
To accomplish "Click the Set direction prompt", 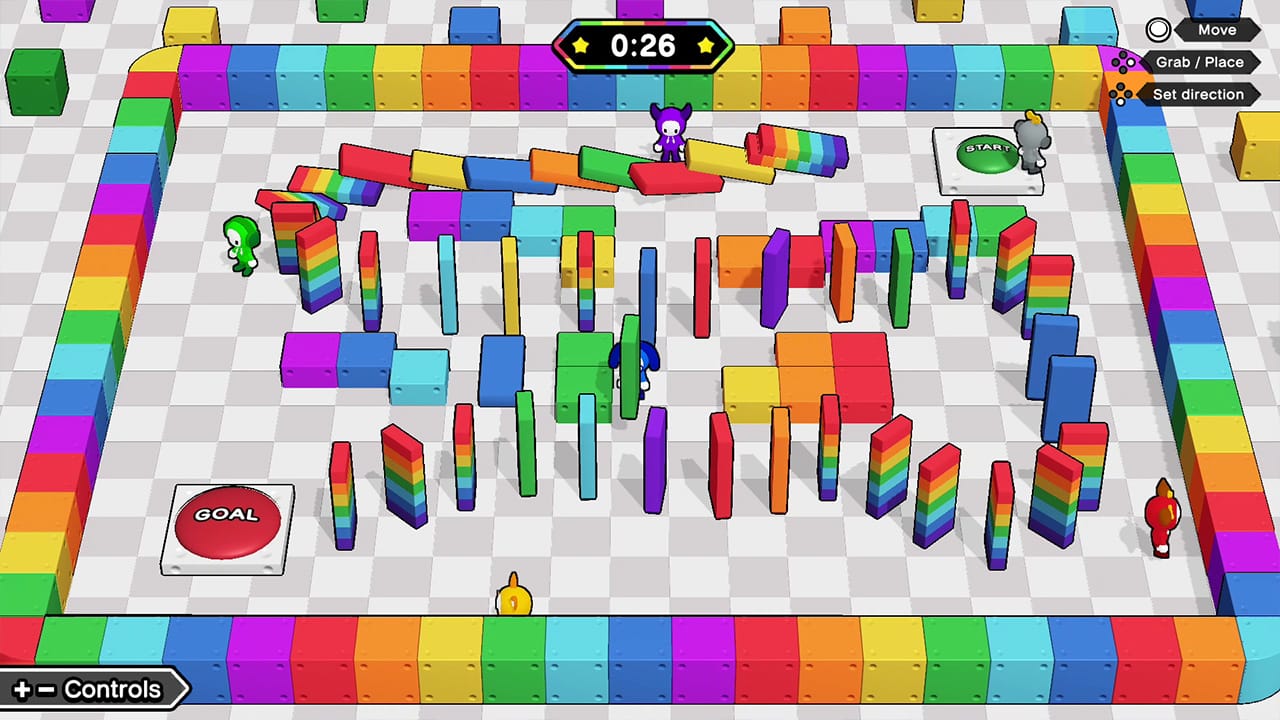I will (1199, 94).
